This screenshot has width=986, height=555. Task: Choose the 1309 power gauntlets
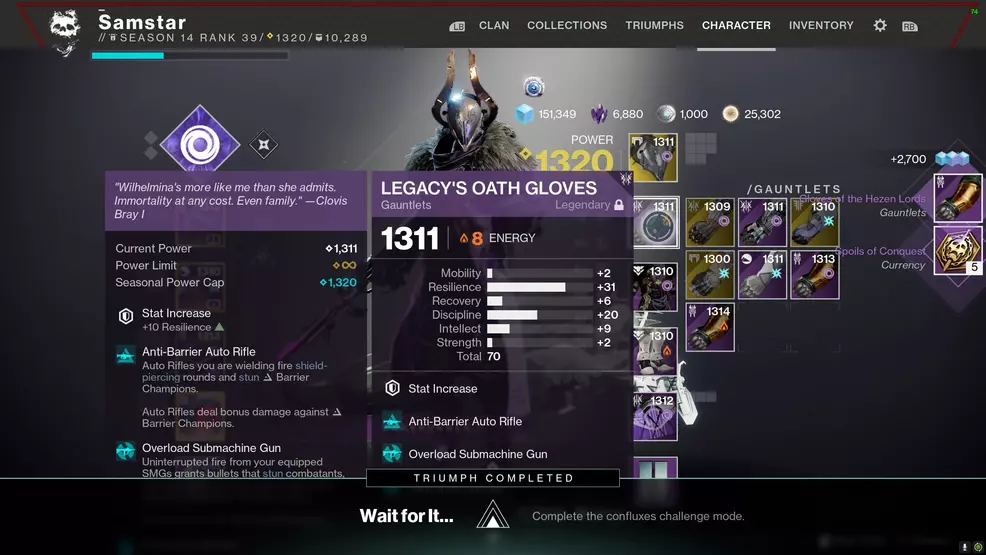(711, 222)
